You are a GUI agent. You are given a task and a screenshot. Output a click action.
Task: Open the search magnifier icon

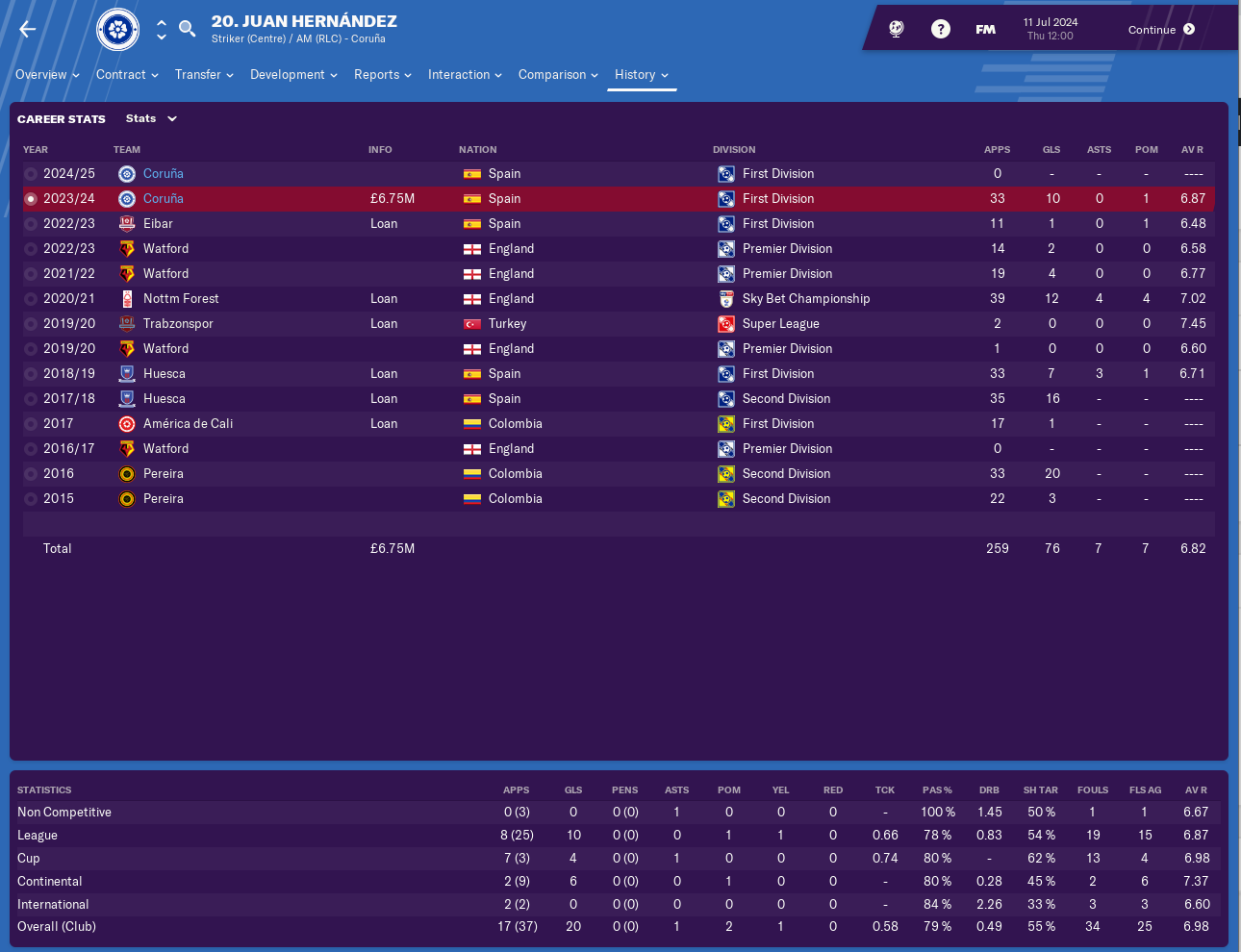pos(188,29)
